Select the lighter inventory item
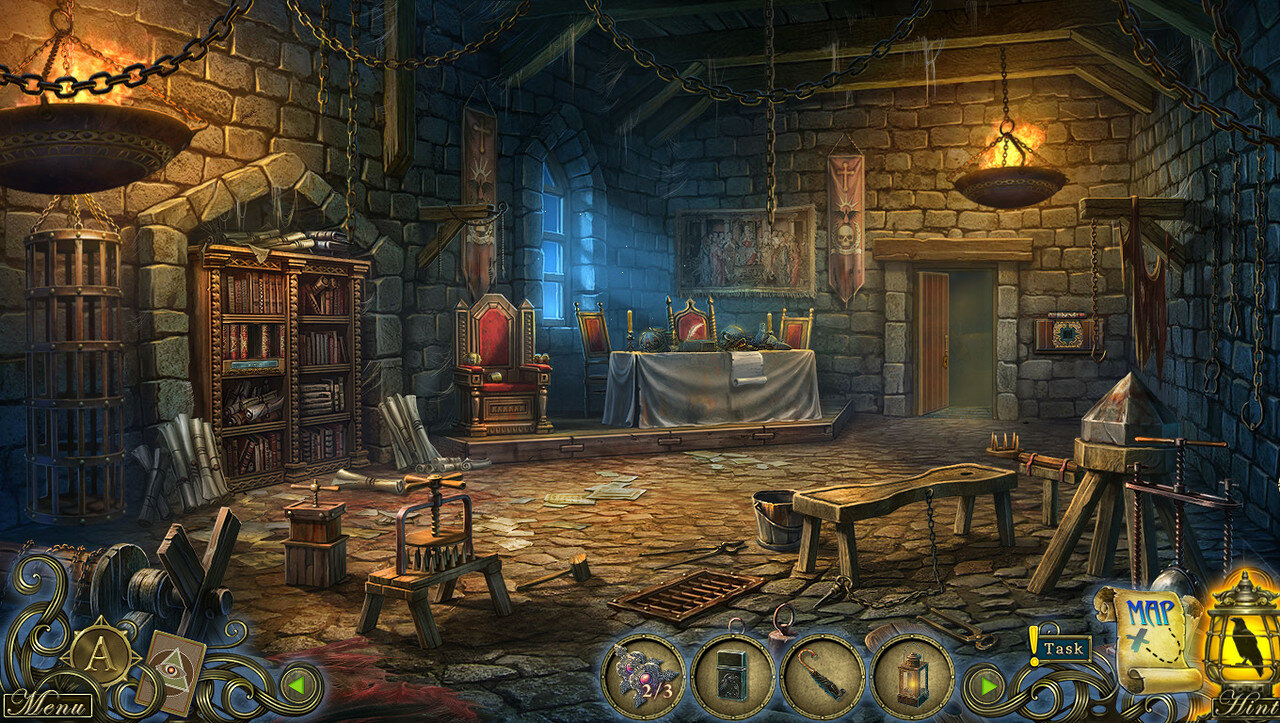1280x723 pixels. [x=732, y=677]
